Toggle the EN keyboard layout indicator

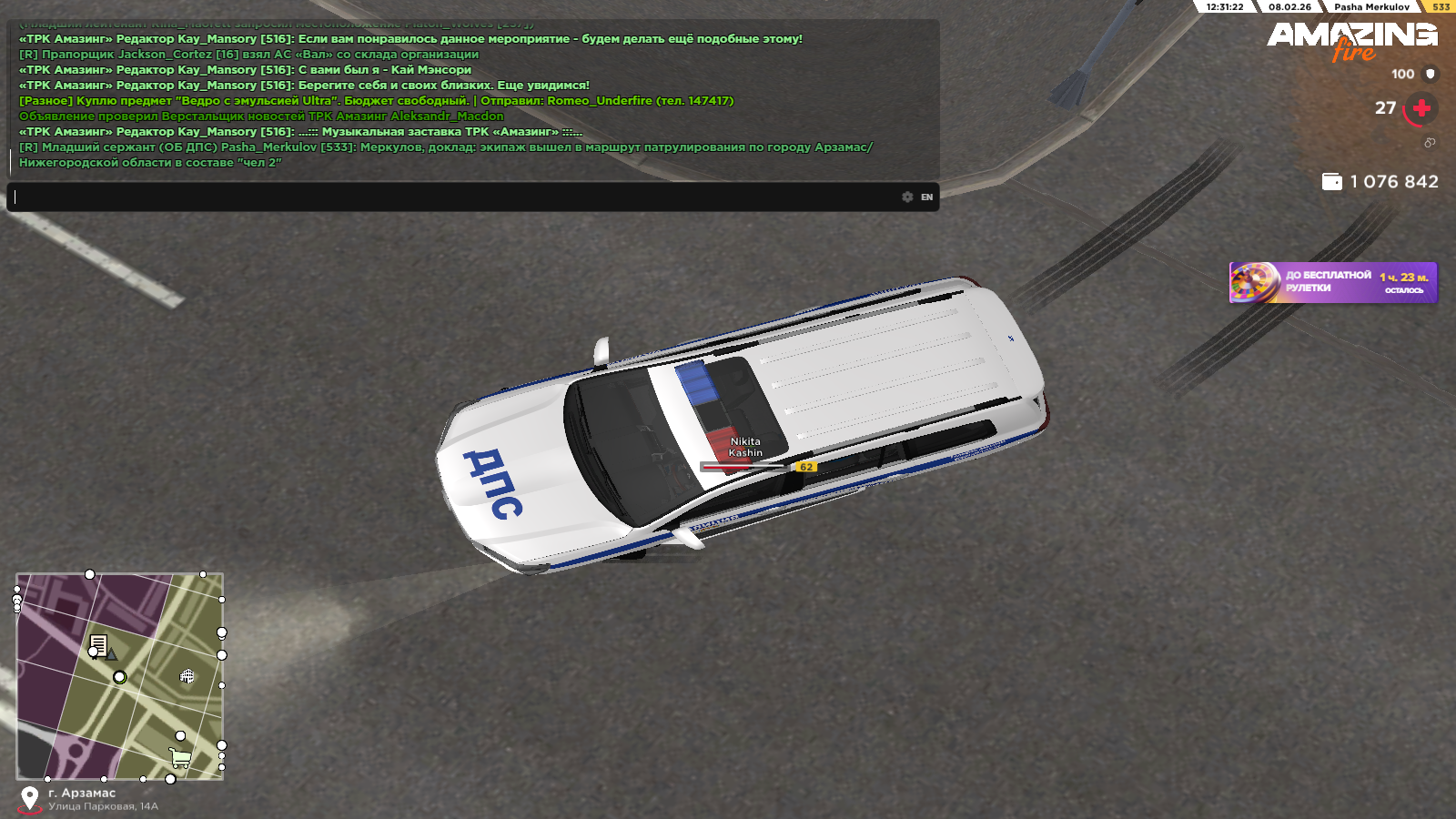[x=926, y=197]
